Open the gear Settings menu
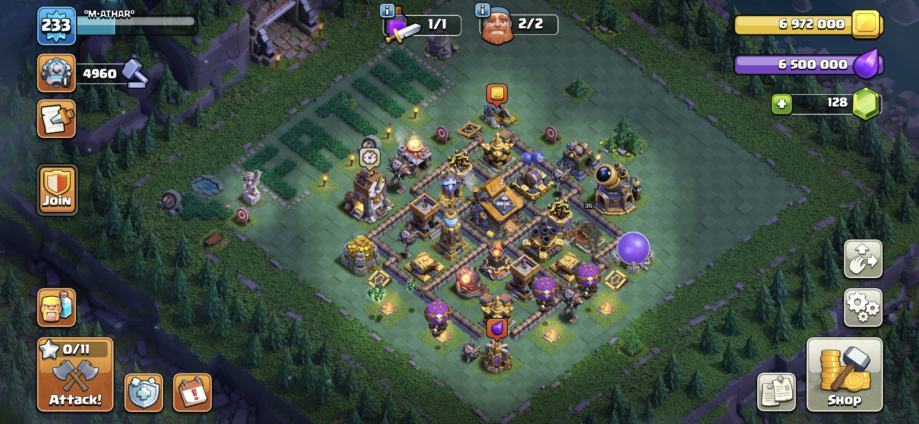The image size is (919, 424). pos(862,307)
